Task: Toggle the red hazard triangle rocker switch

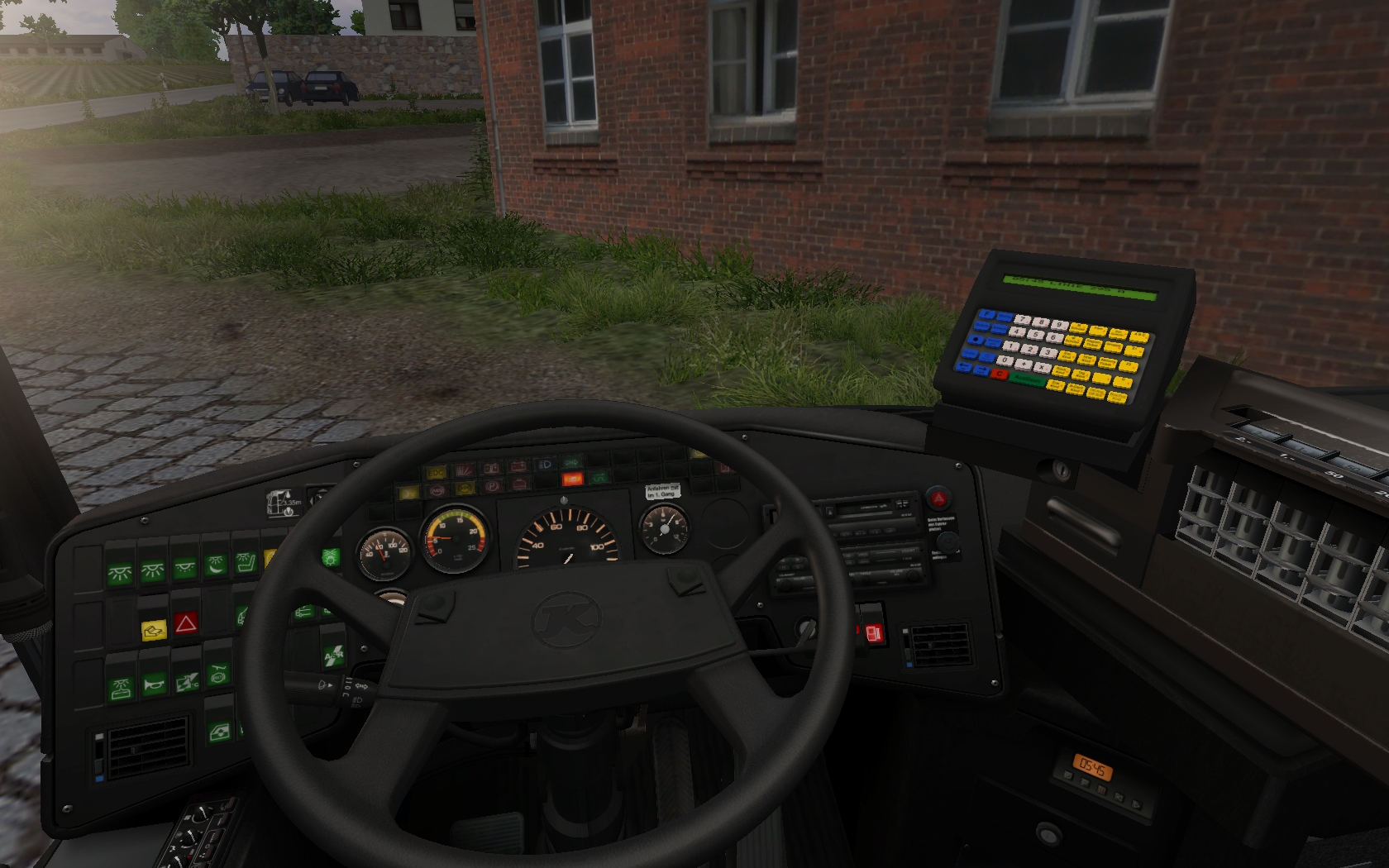Action: pos(185,624)
